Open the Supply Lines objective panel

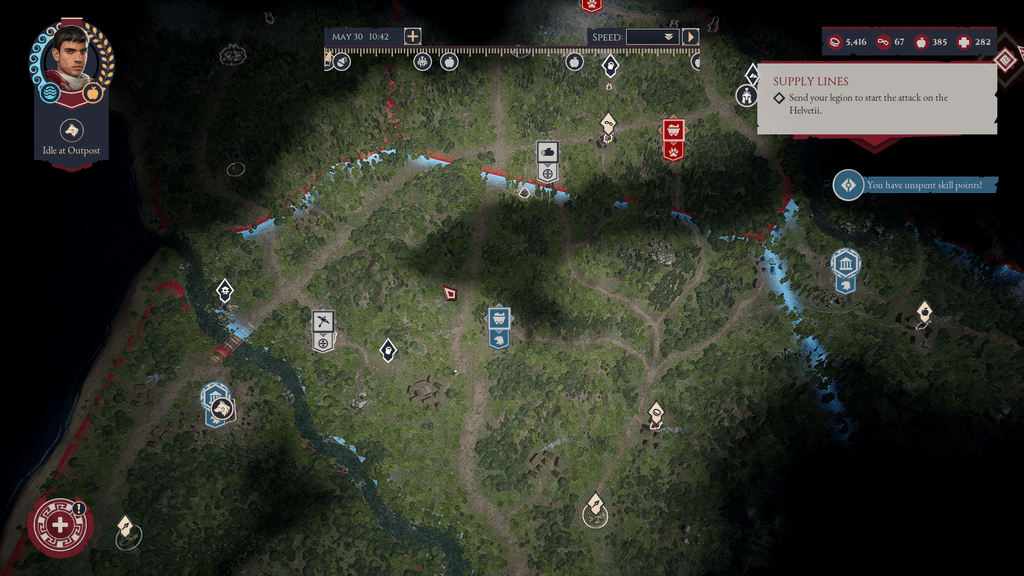pyautogui.click(x=876, y=98)
